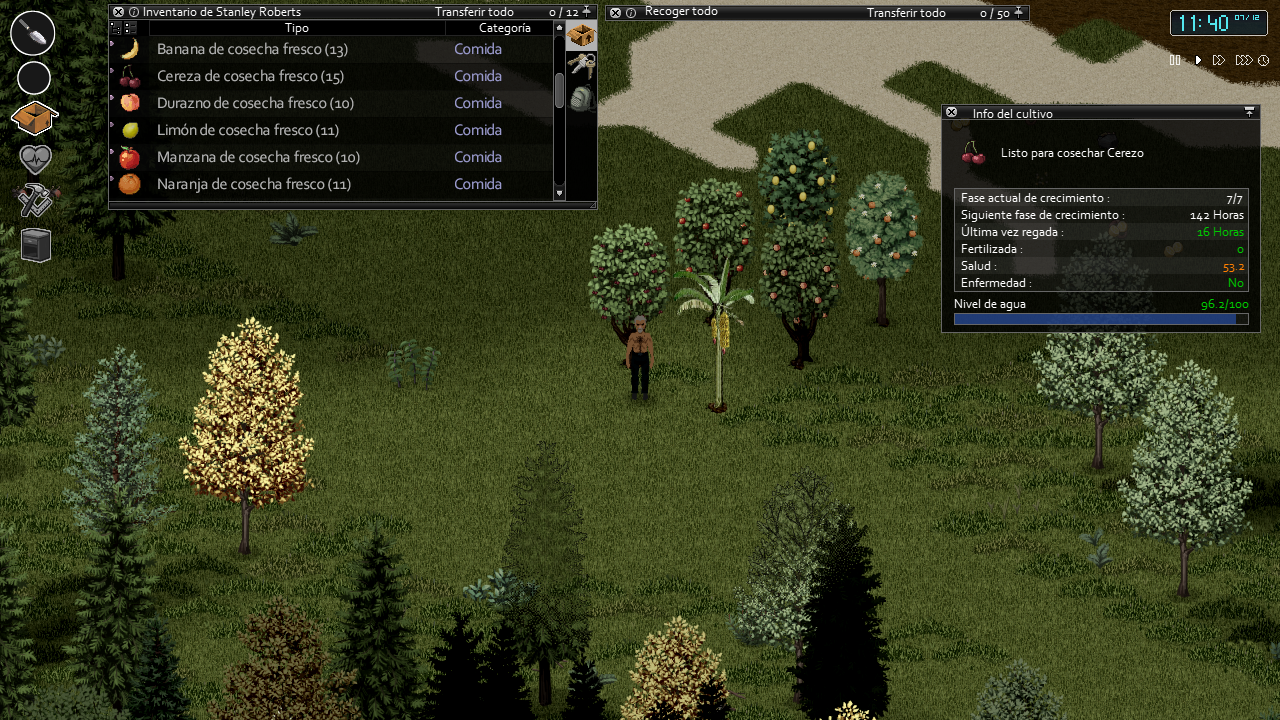1280x720 pixels.
Task: Click the Nivel de agua water level bar
Action: click(x=1100, y=318)
